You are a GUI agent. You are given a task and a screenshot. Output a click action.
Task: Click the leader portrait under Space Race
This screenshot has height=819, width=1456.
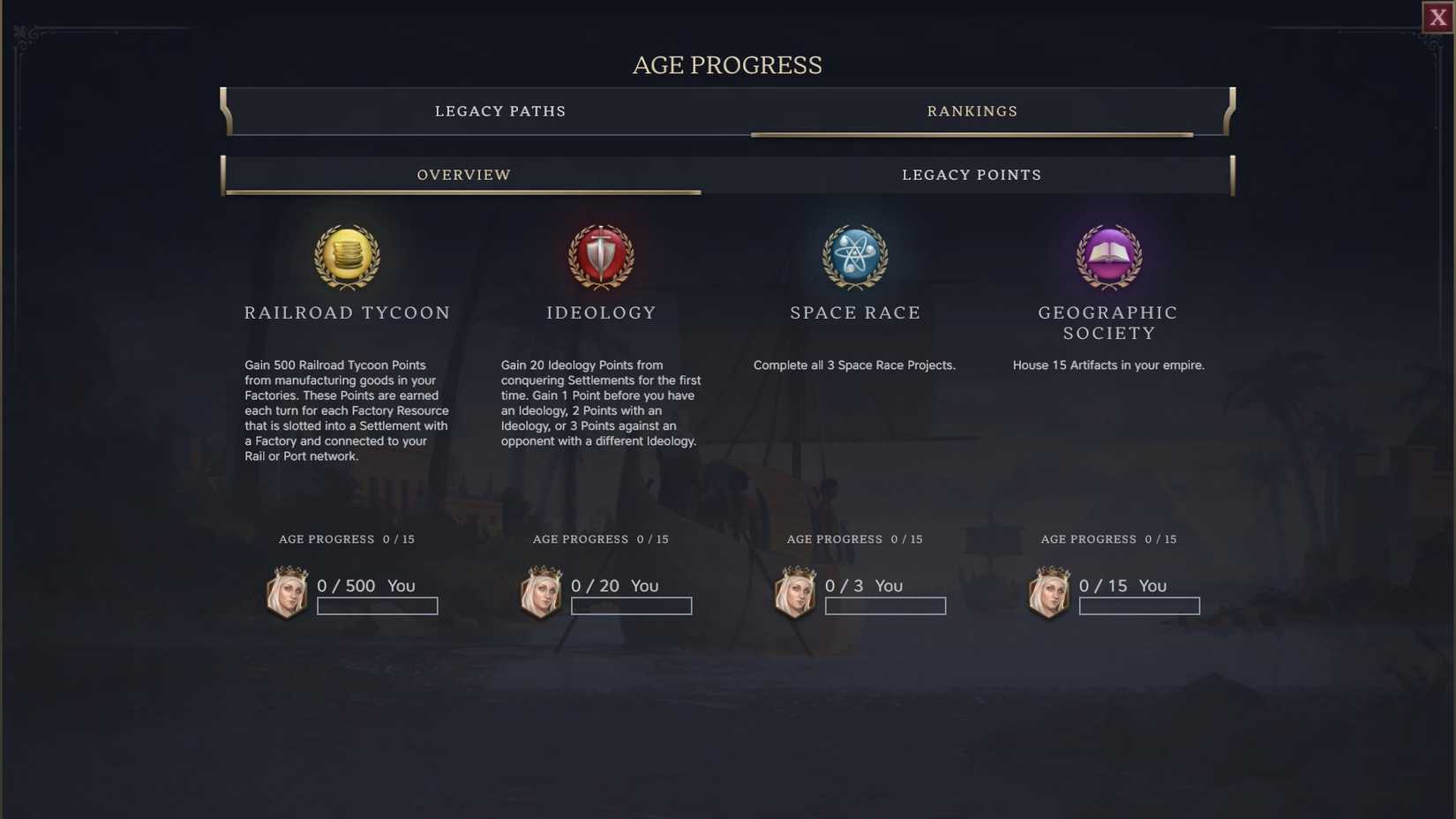coord(794,592)
